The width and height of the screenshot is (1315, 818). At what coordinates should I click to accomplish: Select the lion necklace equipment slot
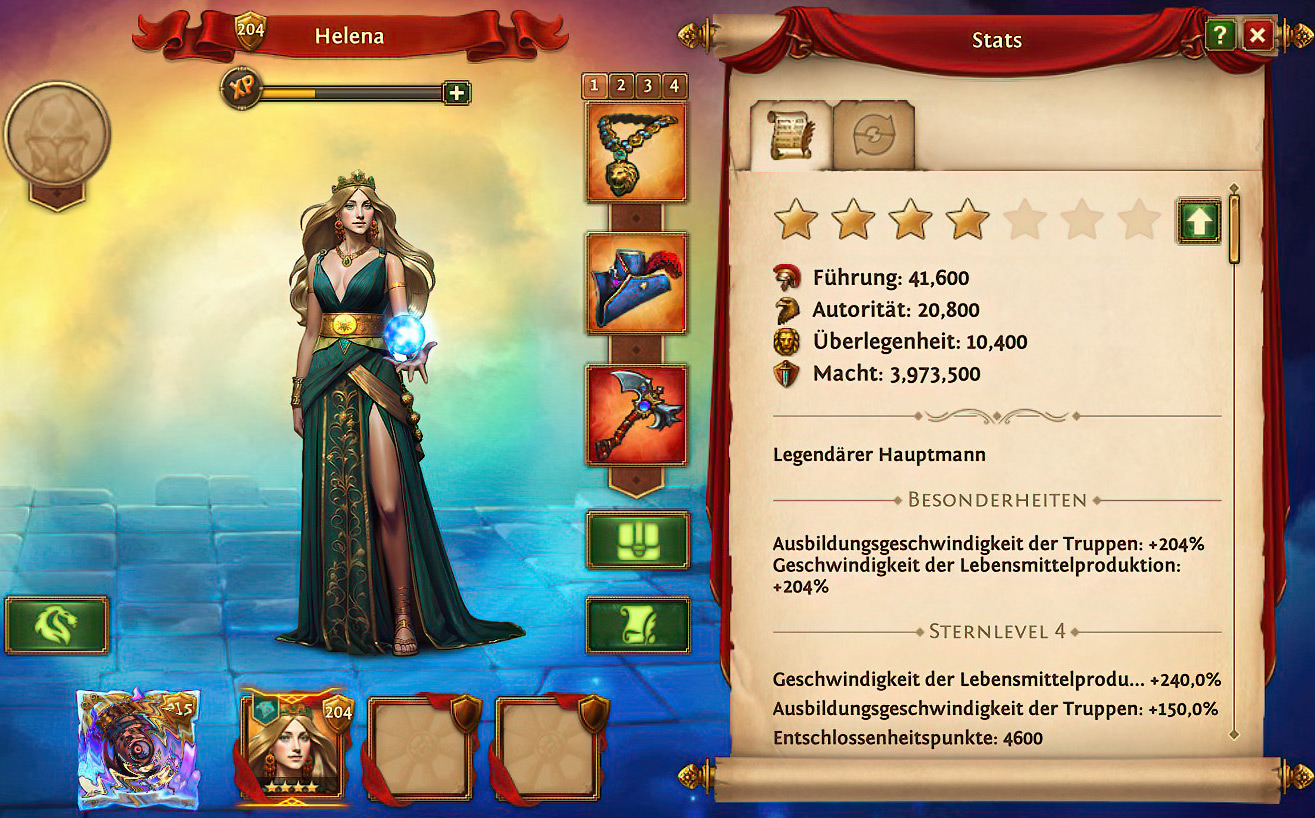(x=636, y=153)
